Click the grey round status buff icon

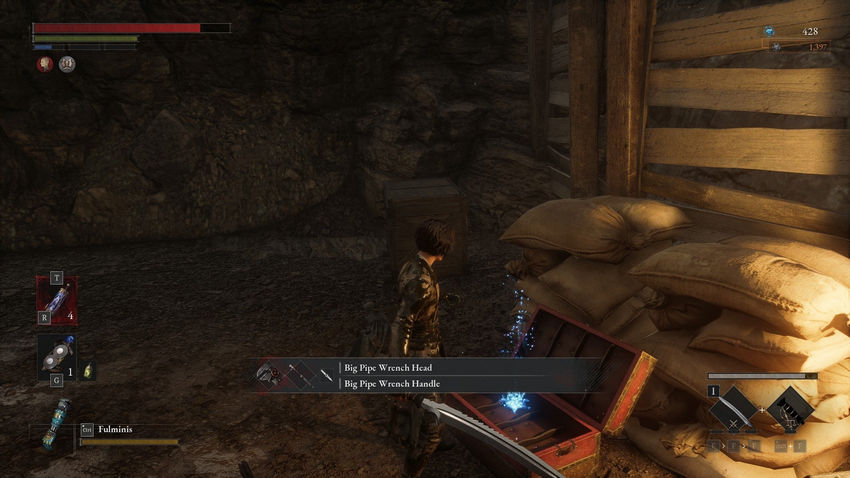67,64
